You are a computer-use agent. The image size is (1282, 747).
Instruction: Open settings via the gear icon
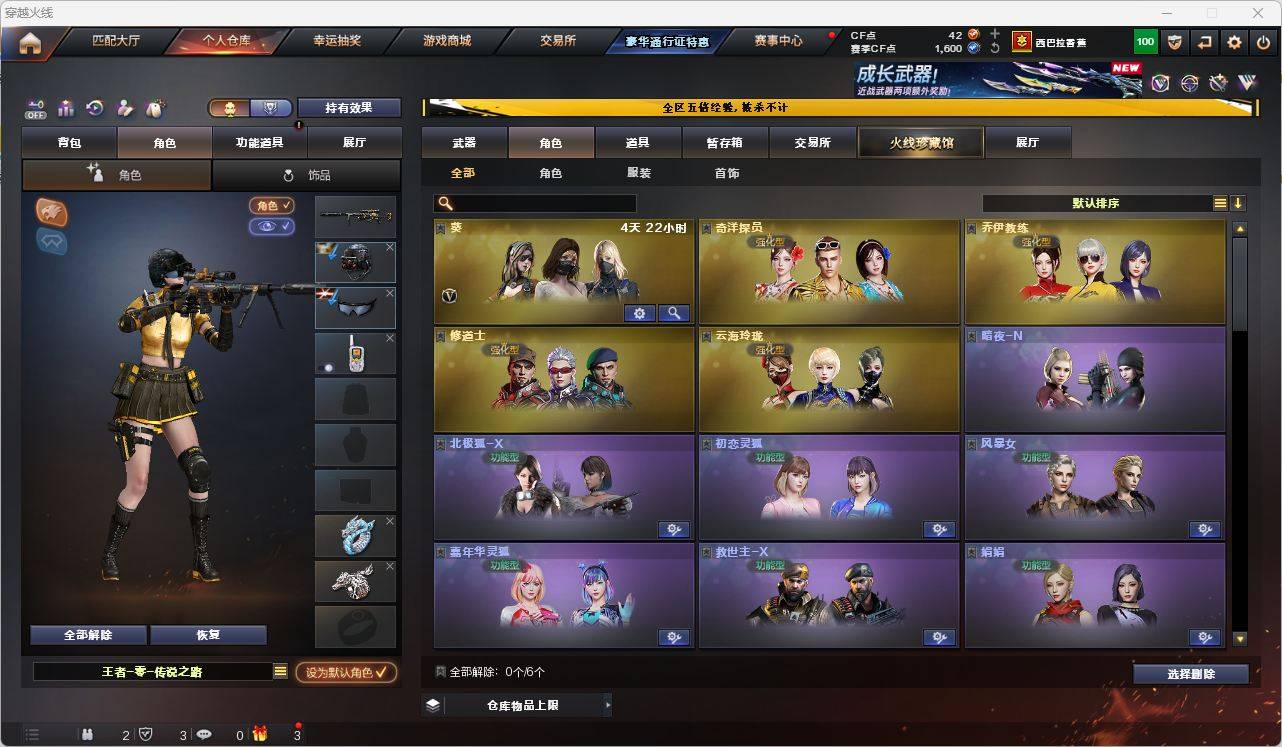[1233, 41]
